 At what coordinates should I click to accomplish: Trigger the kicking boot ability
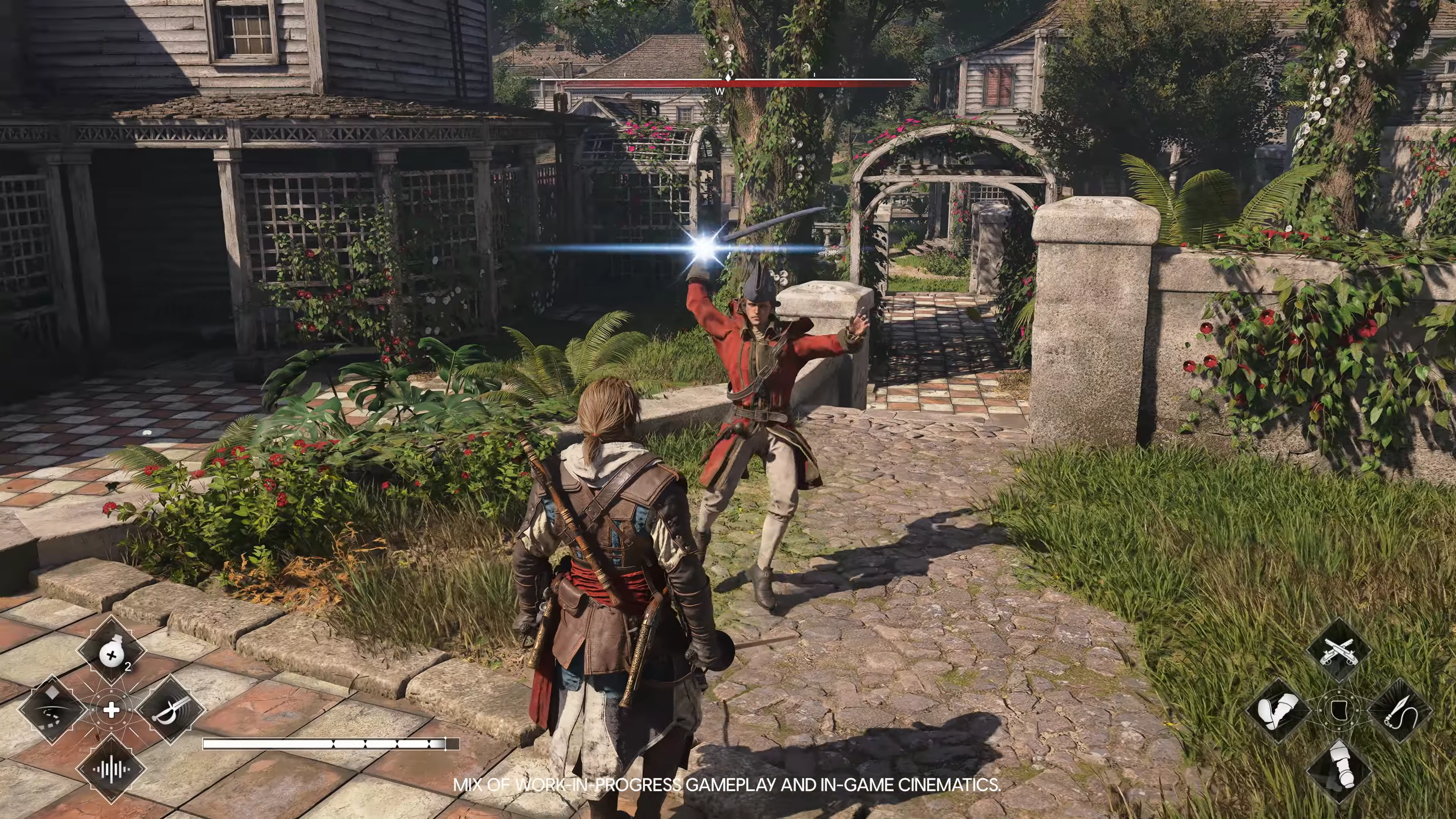click(x=1281, y=710)
